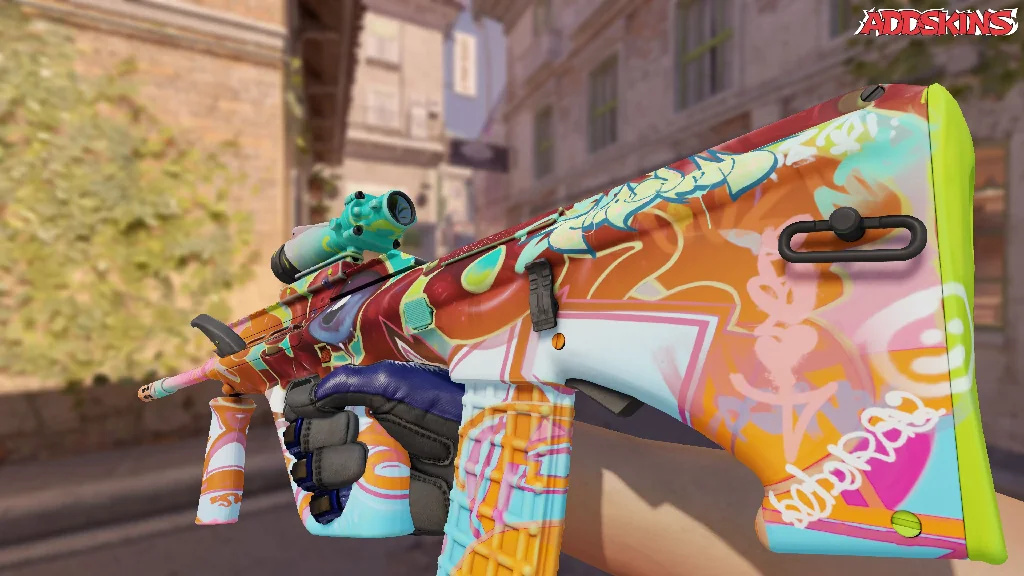
Task: Click the ADDSKINS logo watermark
Action: pos(937,22)
